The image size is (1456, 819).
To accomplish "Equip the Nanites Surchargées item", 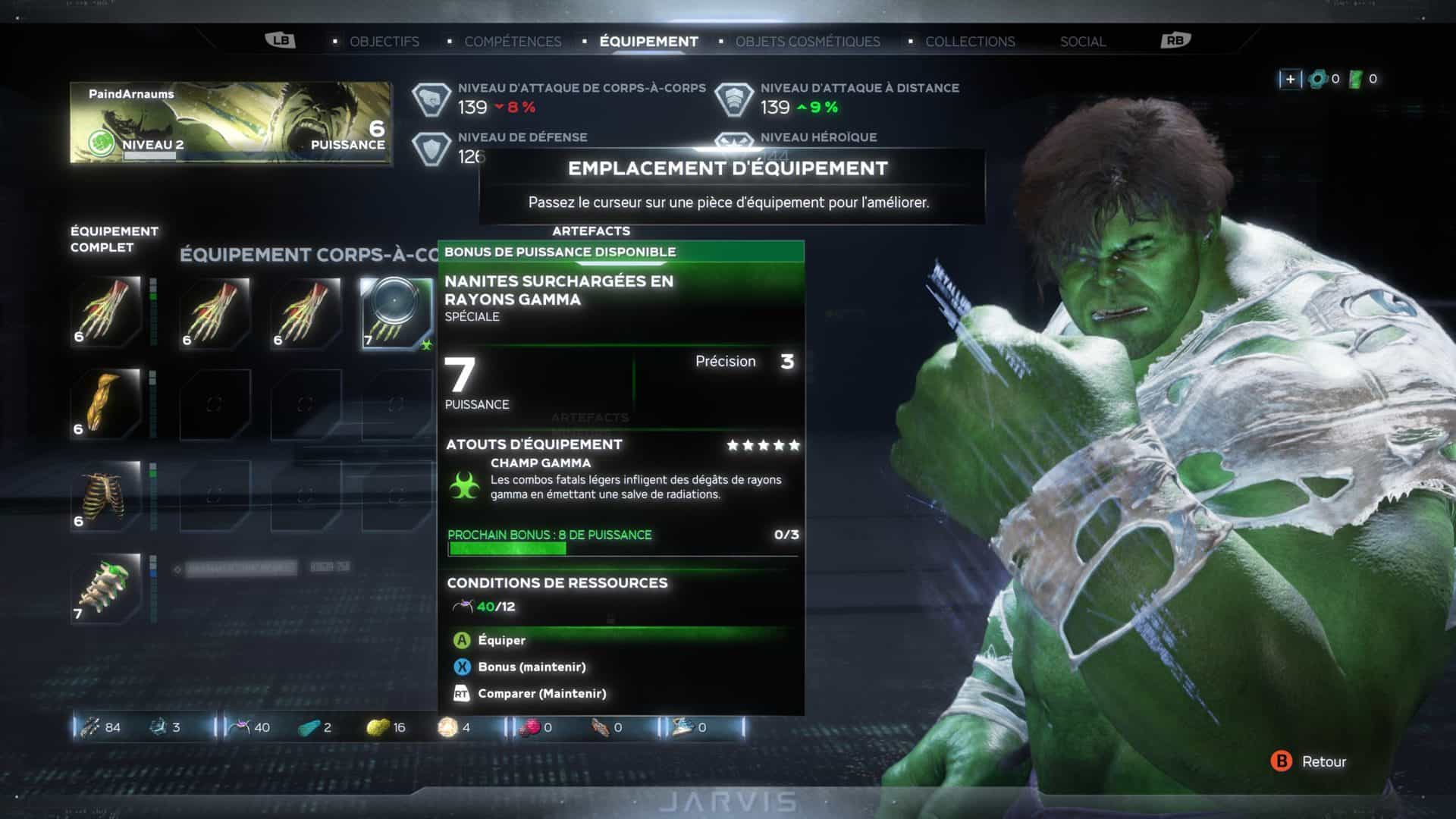I will click(500, 641).
